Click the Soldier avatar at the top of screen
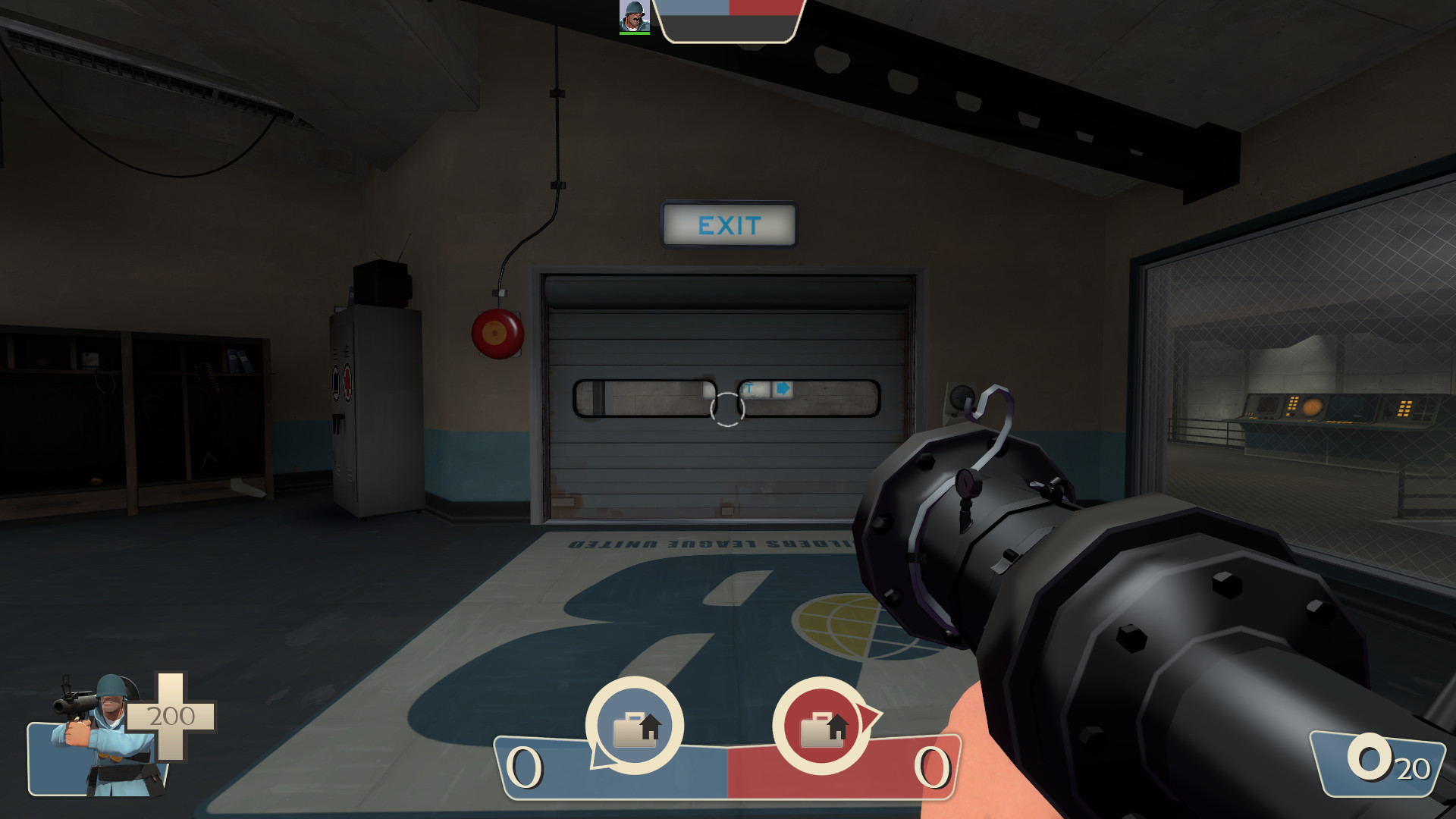This screenshot has width=1456, height=819. pos(634,17)
